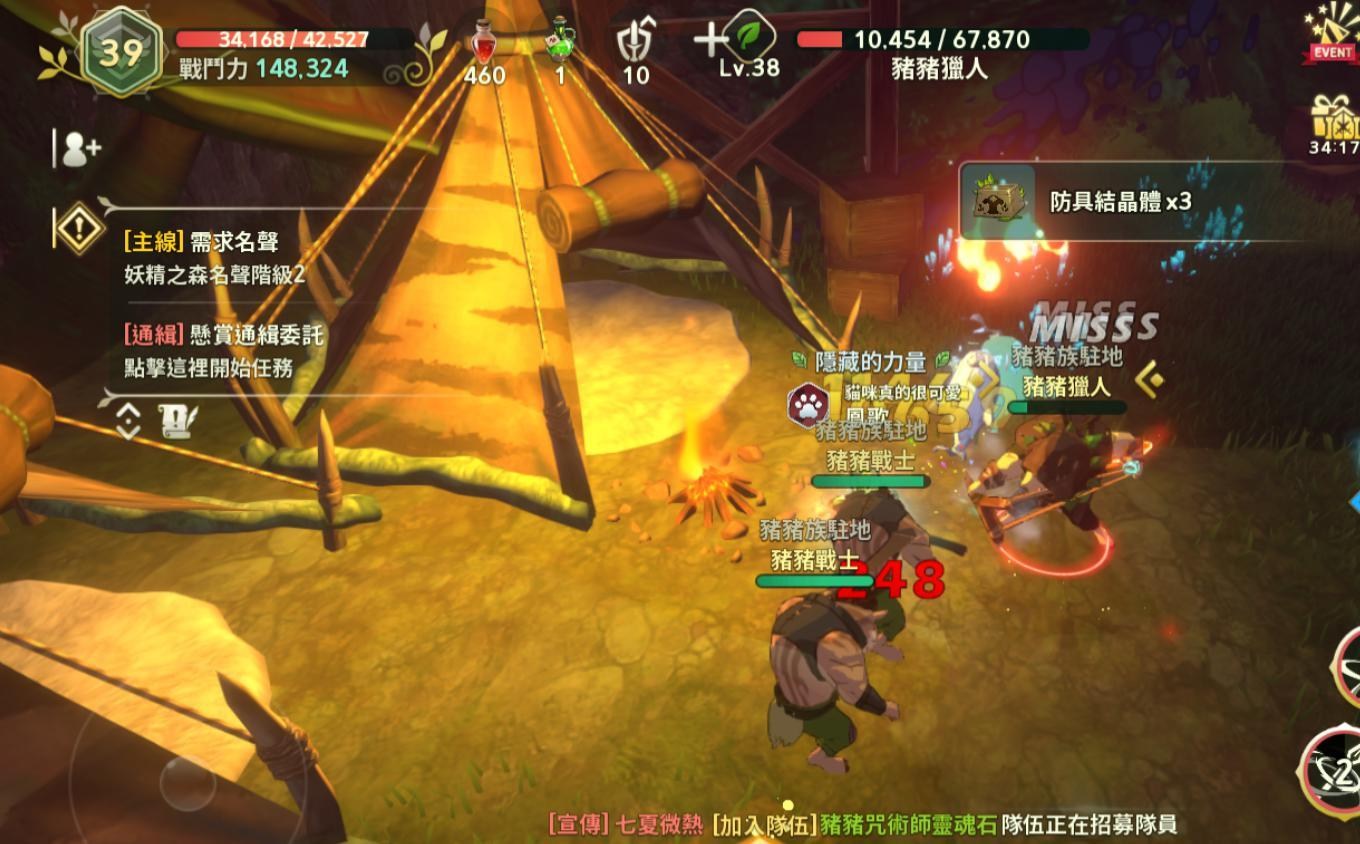1360x844 pixels.
Task: Click the yellow arrow beside 豬豬獵人
Action: [x=1150, y=380]
